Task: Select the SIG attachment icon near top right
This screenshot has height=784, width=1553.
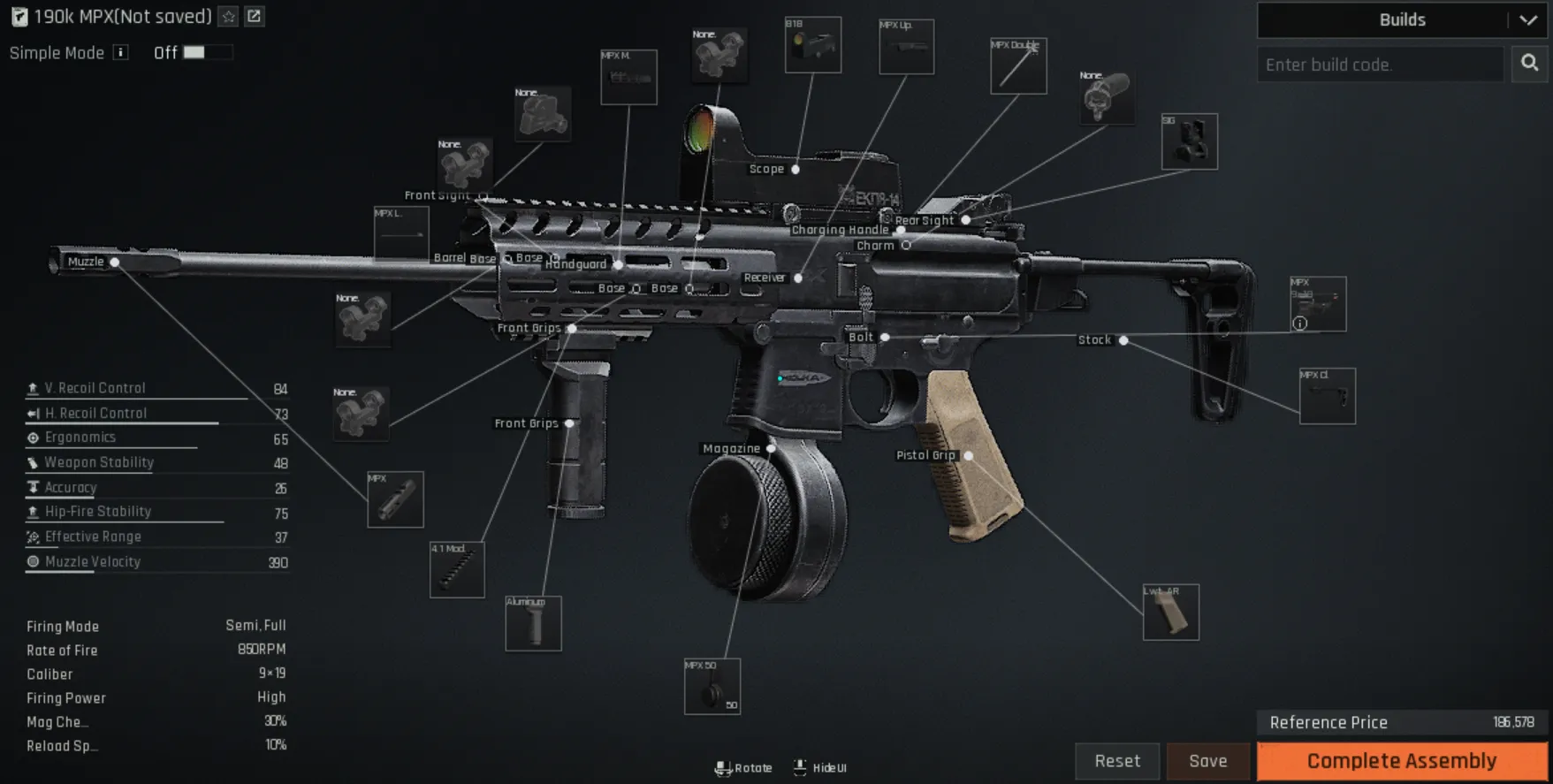Action: point(1189,141)
